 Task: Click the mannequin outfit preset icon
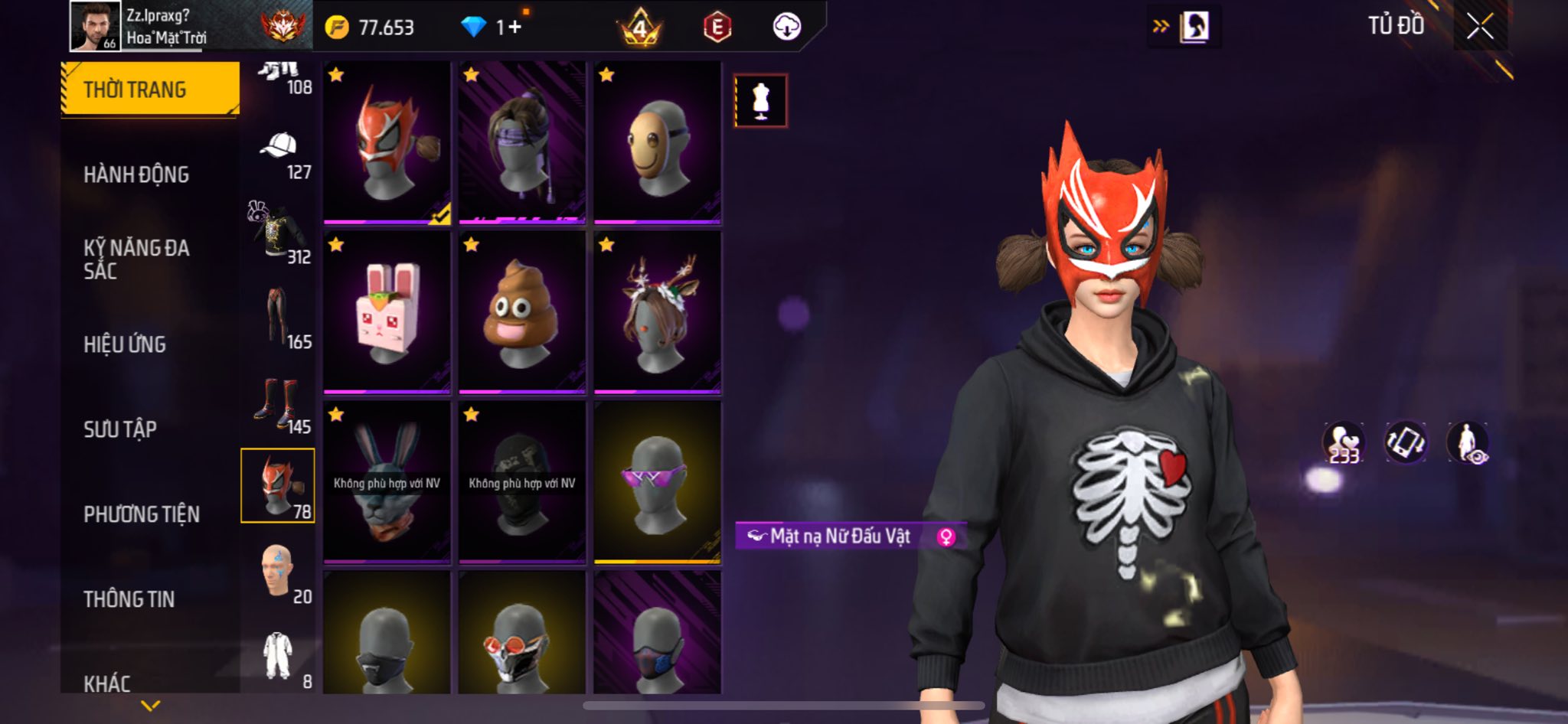(x=760, y=100)
